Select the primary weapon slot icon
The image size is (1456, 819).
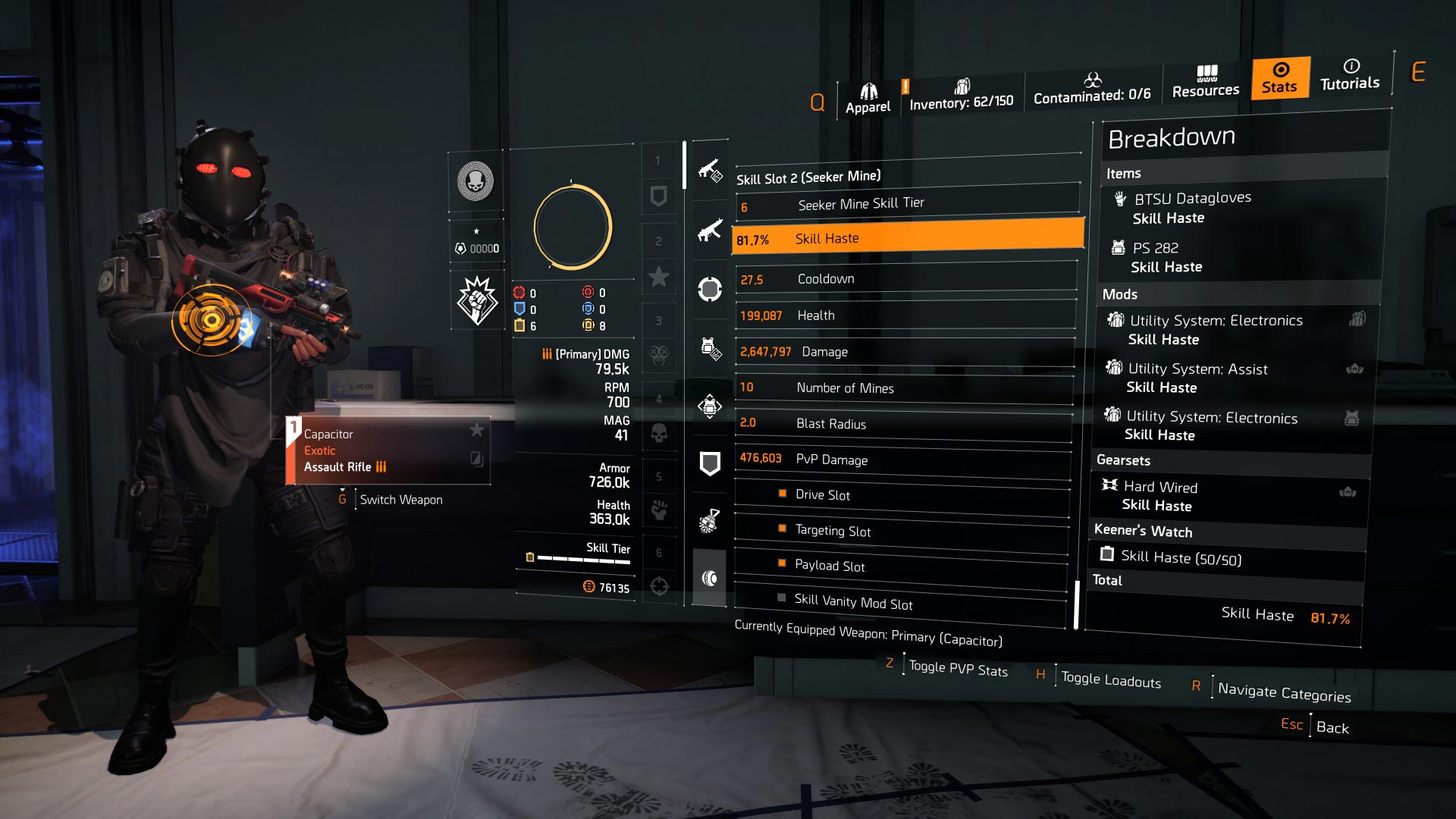(x=711, y=170)
